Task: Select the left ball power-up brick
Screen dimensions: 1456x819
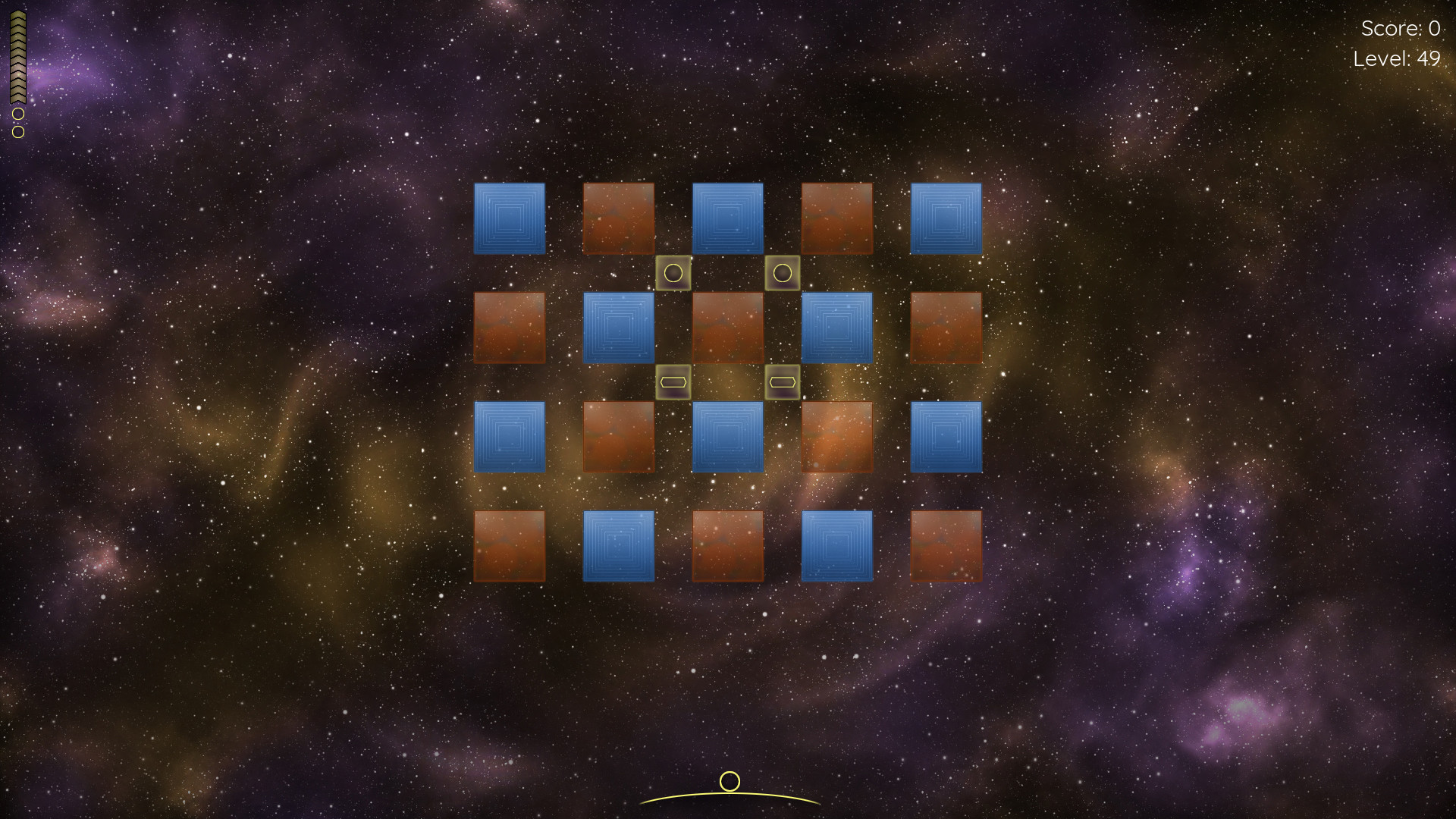Action: coord(674,271)
